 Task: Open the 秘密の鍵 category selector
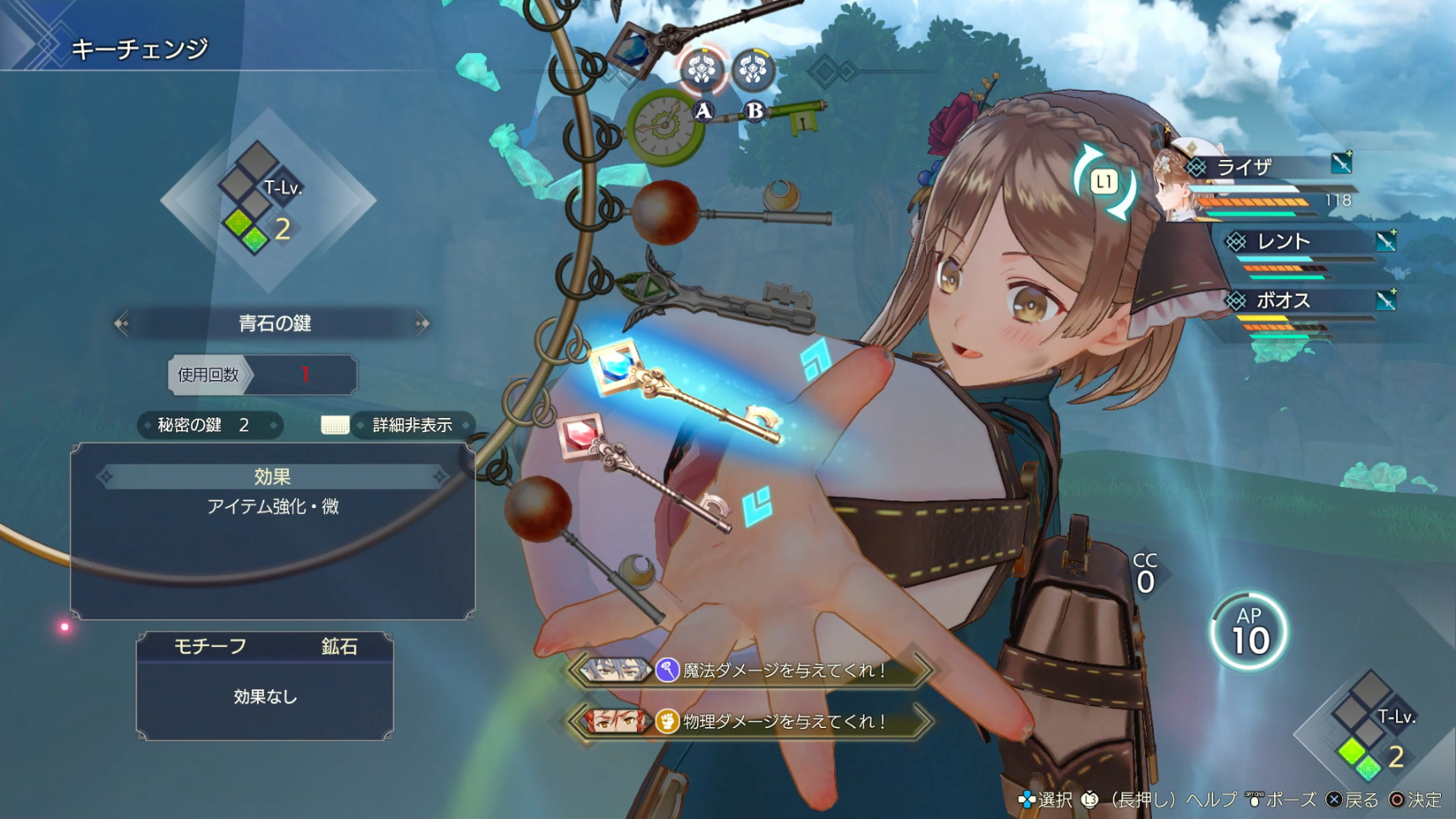pos(209,426)
